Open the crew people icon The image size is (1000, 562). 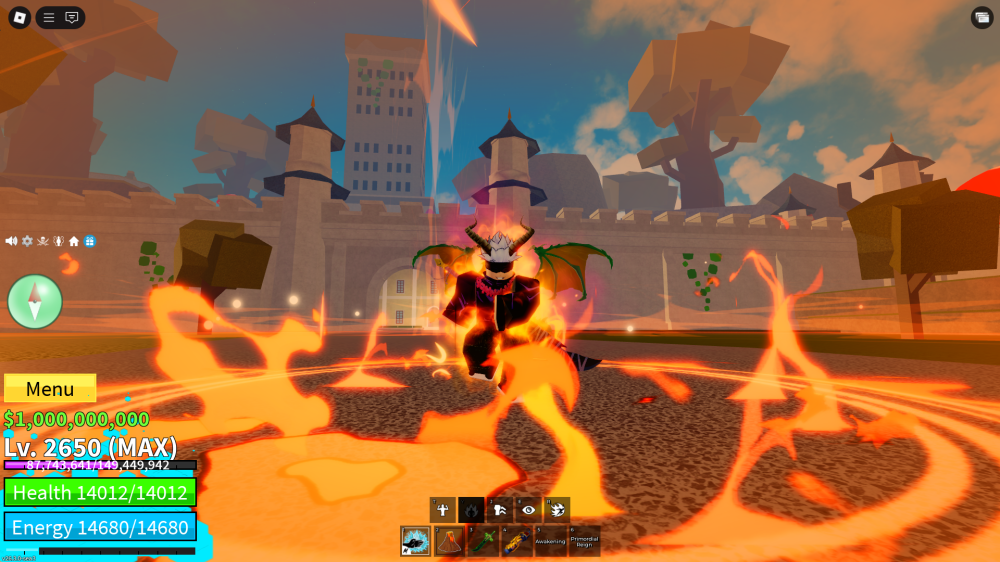click(59, 241)
